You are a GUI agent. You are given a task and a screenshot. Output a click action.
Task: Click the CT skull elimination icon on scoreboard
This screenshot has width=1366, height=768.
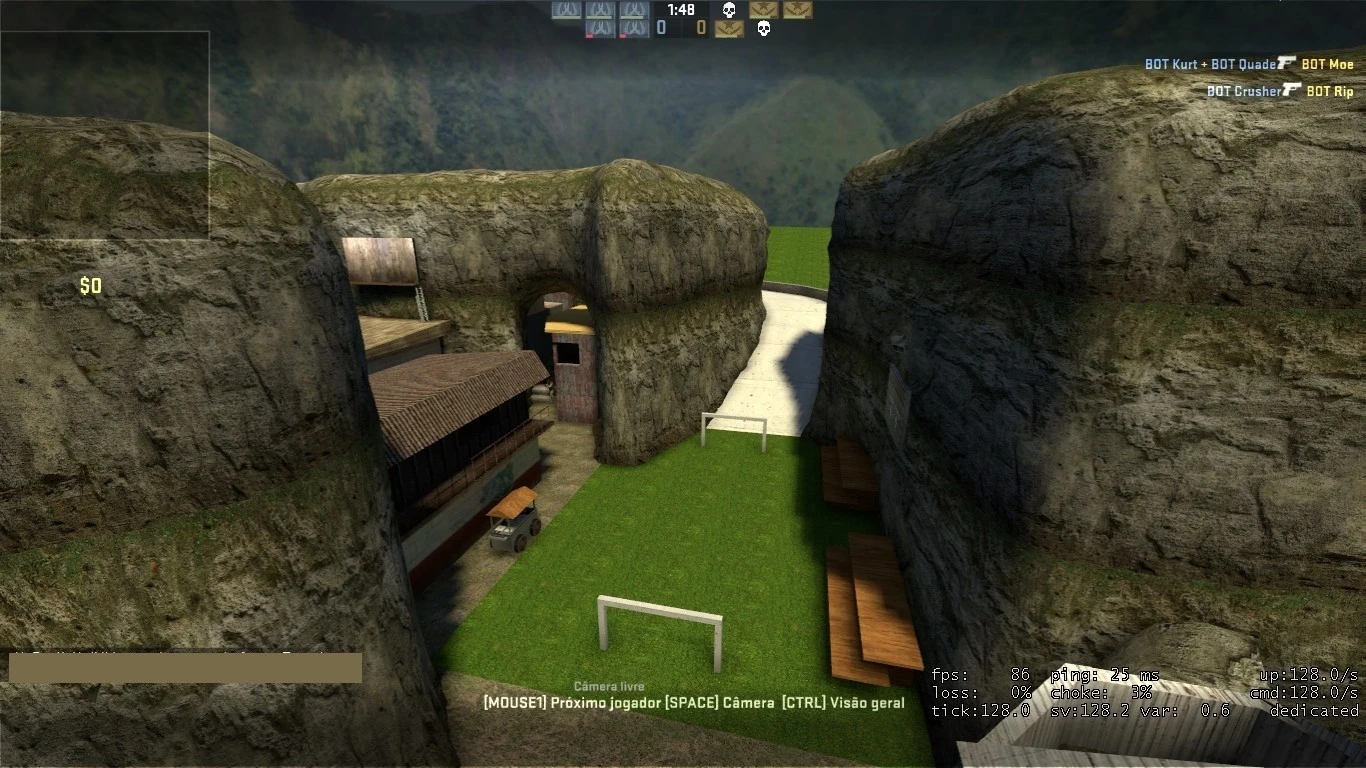[729, 10]
